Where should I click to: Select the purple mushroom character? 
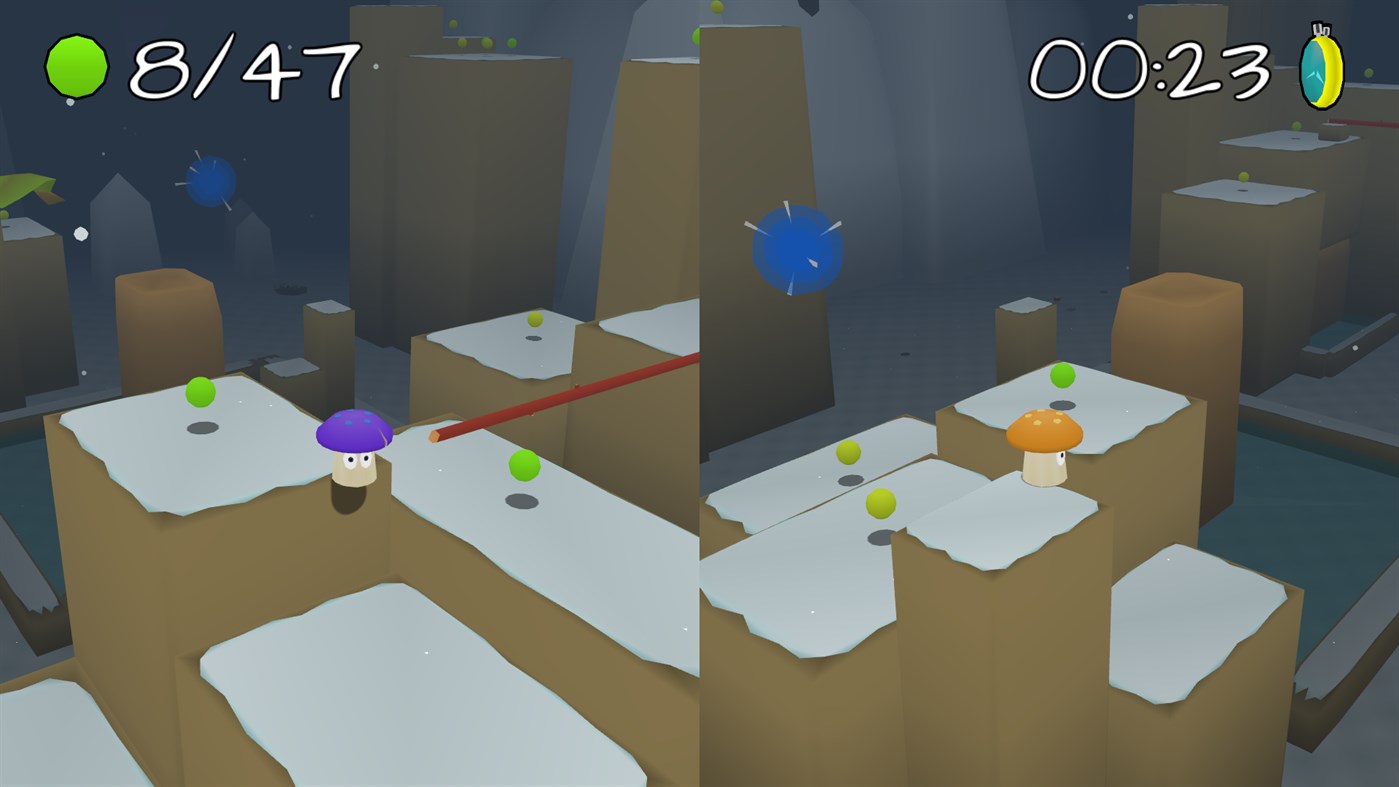(x=355, y=452)
